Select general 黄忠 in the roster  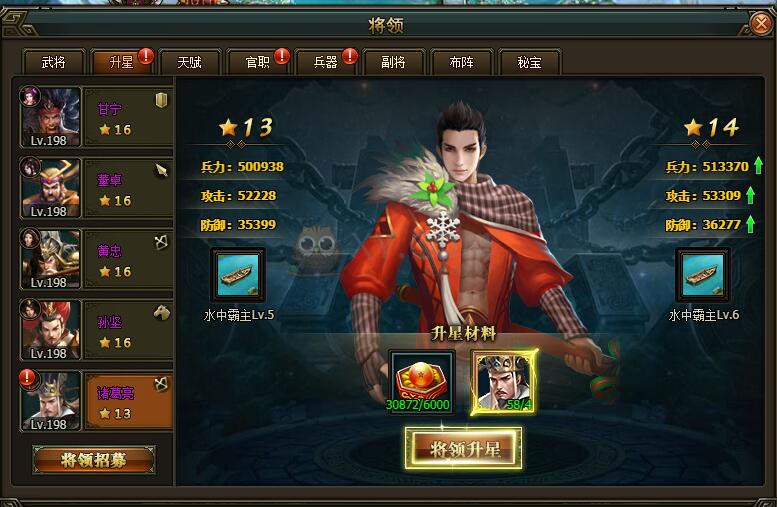click(x=95, y=260)
